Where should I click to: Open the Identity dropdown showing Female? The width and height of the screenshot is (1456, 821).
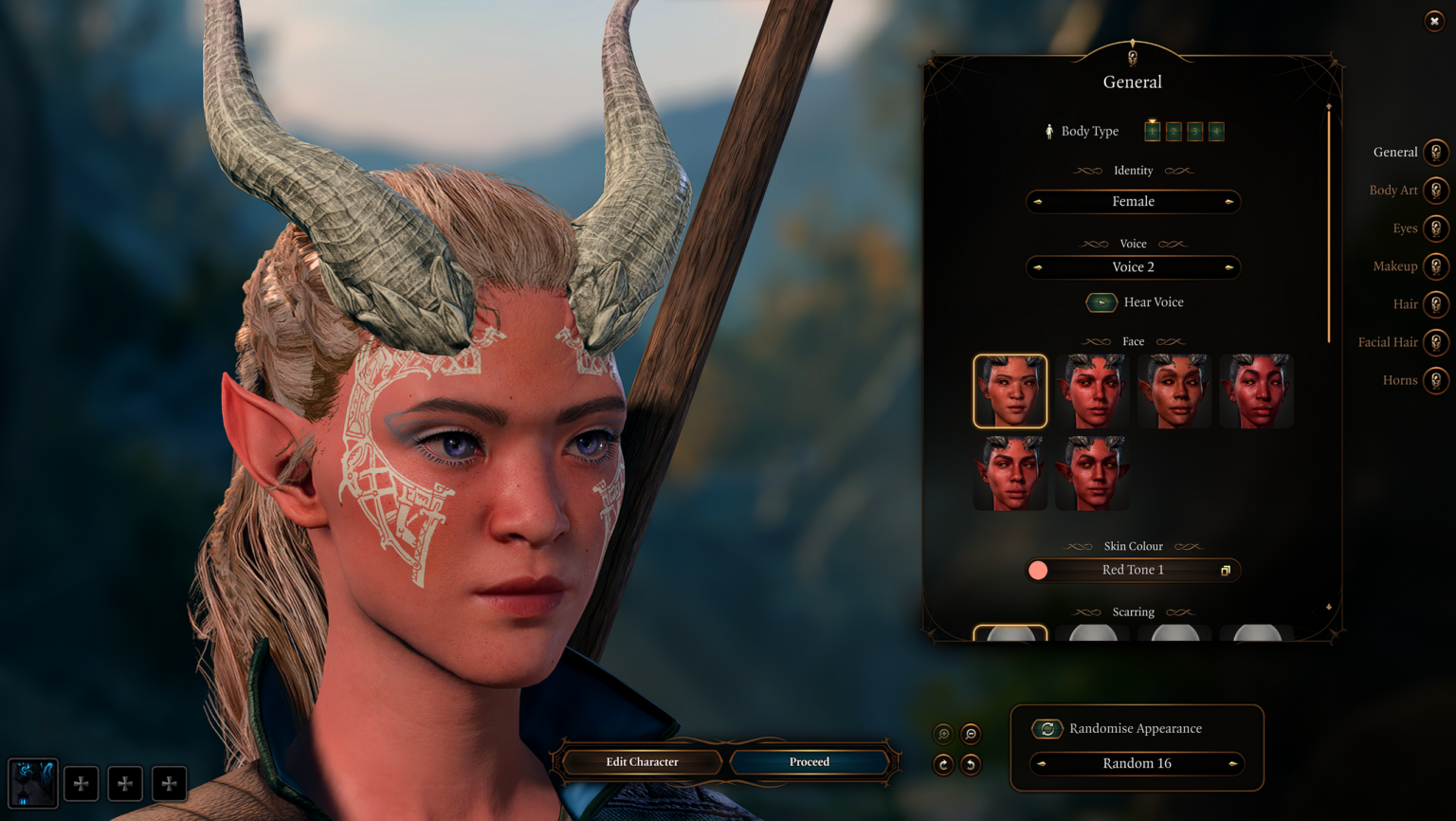pos(1133,201)
